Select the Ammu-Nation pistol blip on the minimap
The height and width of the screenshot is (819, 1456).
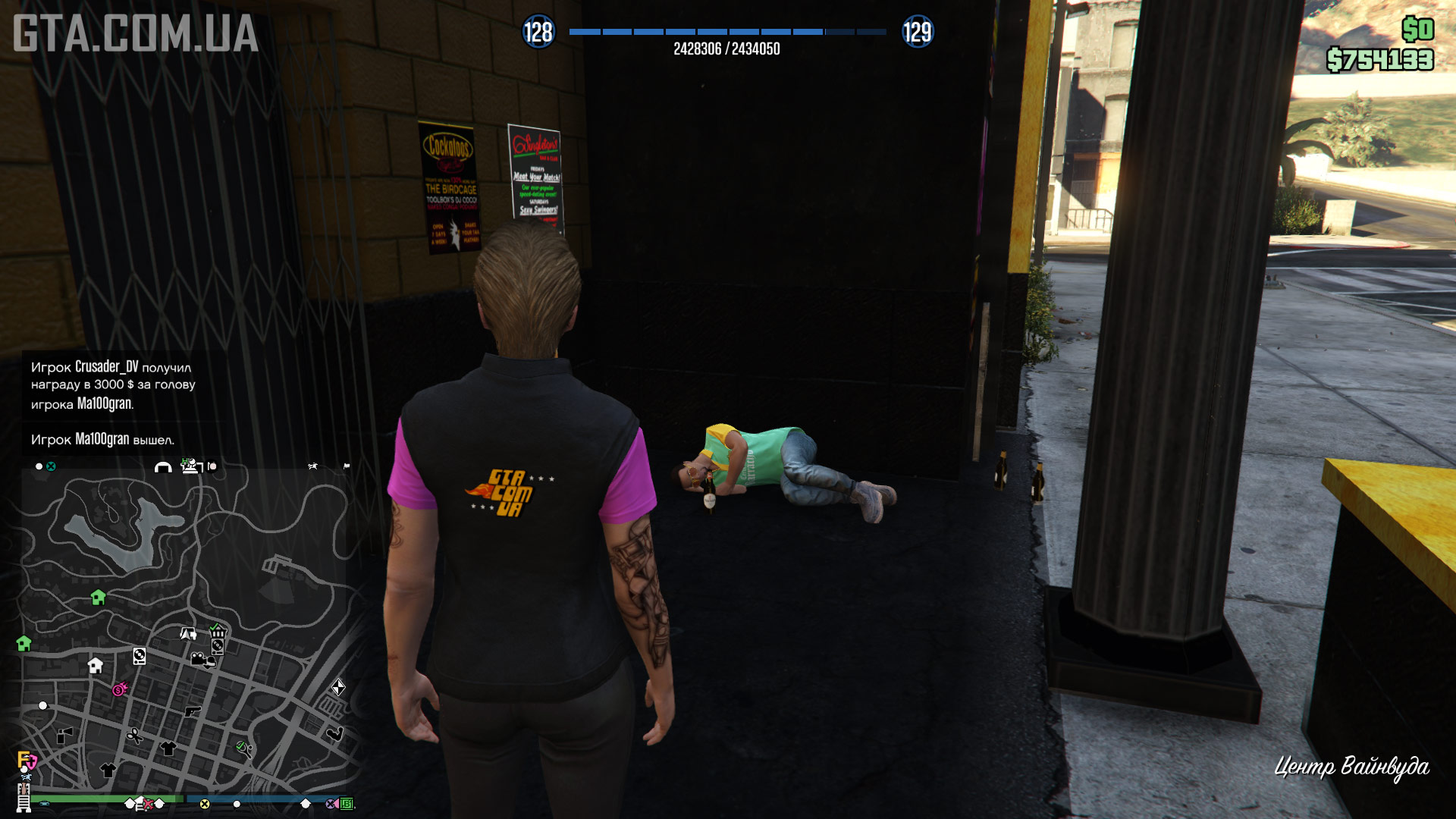tap(193, 711)
